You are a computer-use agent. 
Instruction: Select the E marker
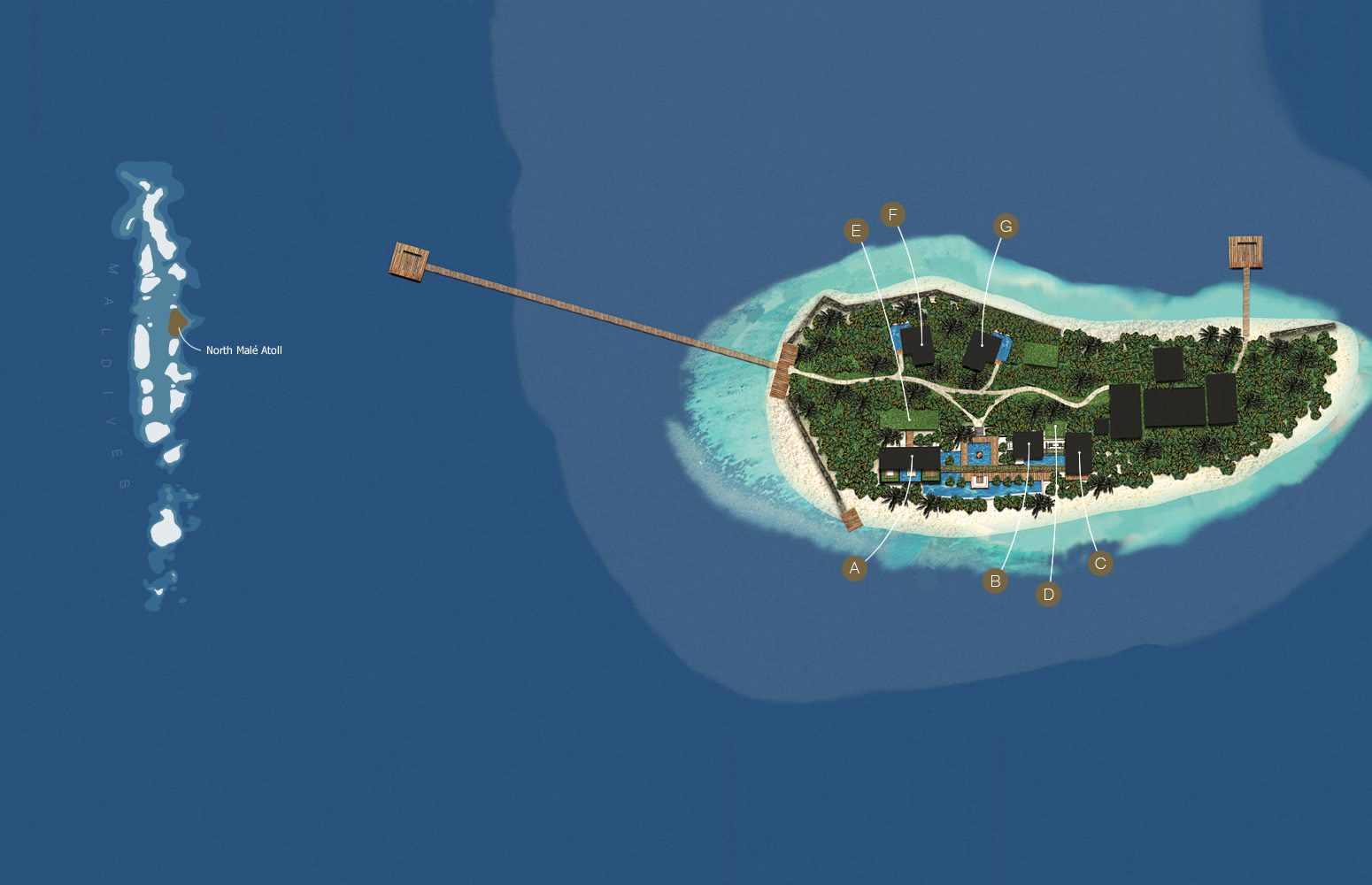(x=856, y=231)
